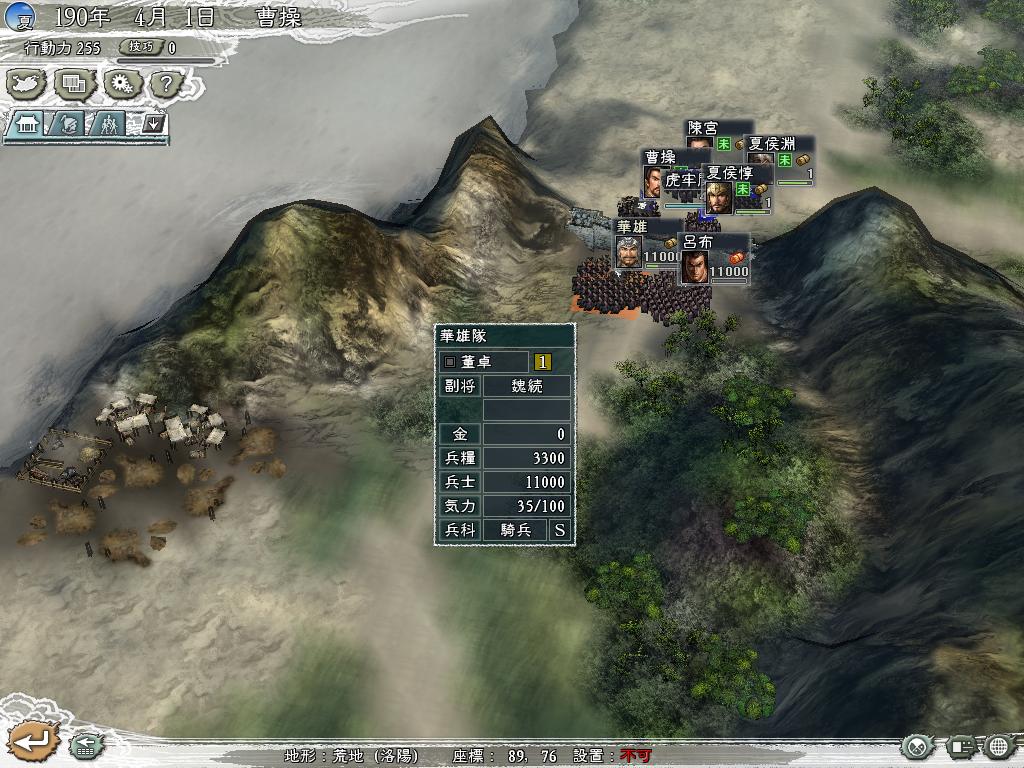The image size is (1024, 768).
Task: Select the 華雄 unit portrait
Action: pos(628,254)
